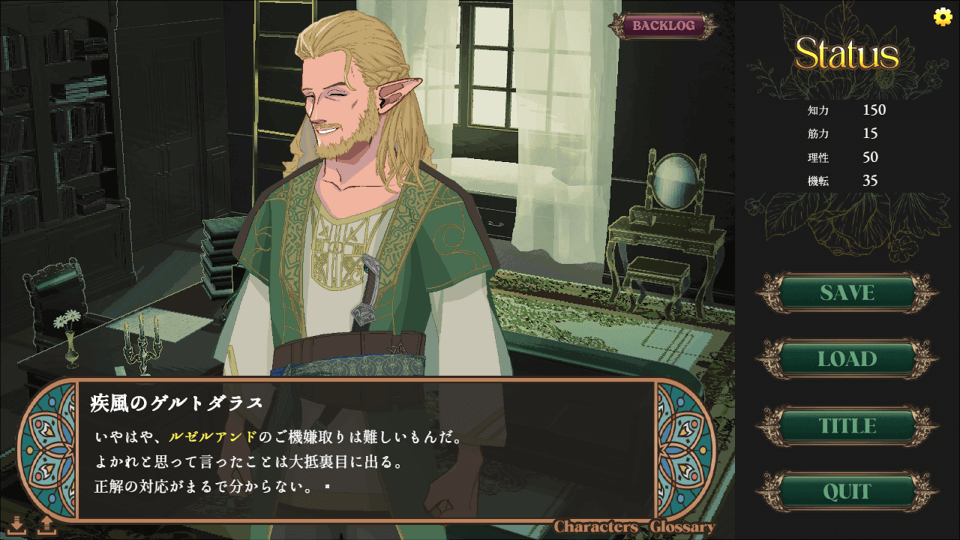Open settings with the gold gear icon
The image size is (960, 540).
pyautogui.click(x=942, y=16)
